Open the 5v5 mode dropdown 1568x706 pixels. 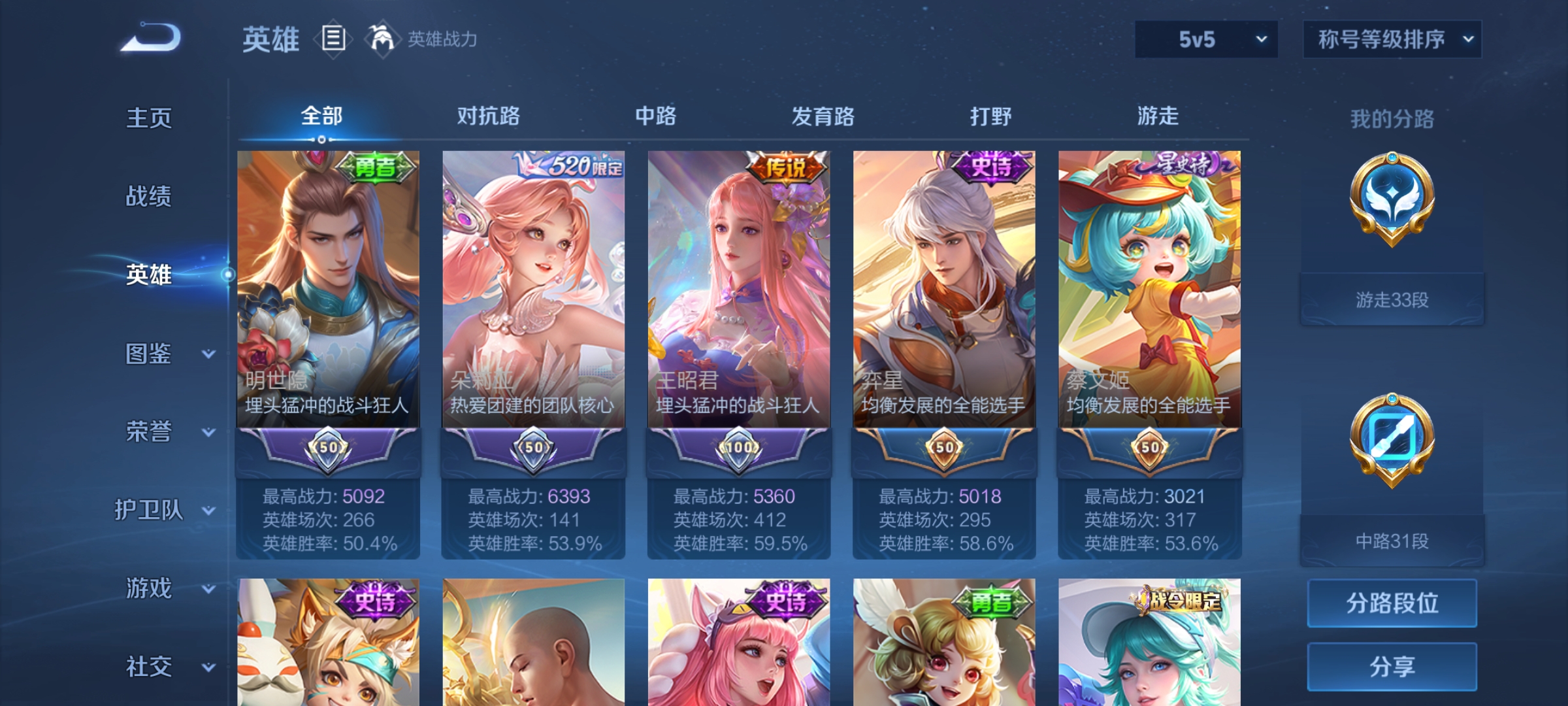click(x=1206, y=39)
